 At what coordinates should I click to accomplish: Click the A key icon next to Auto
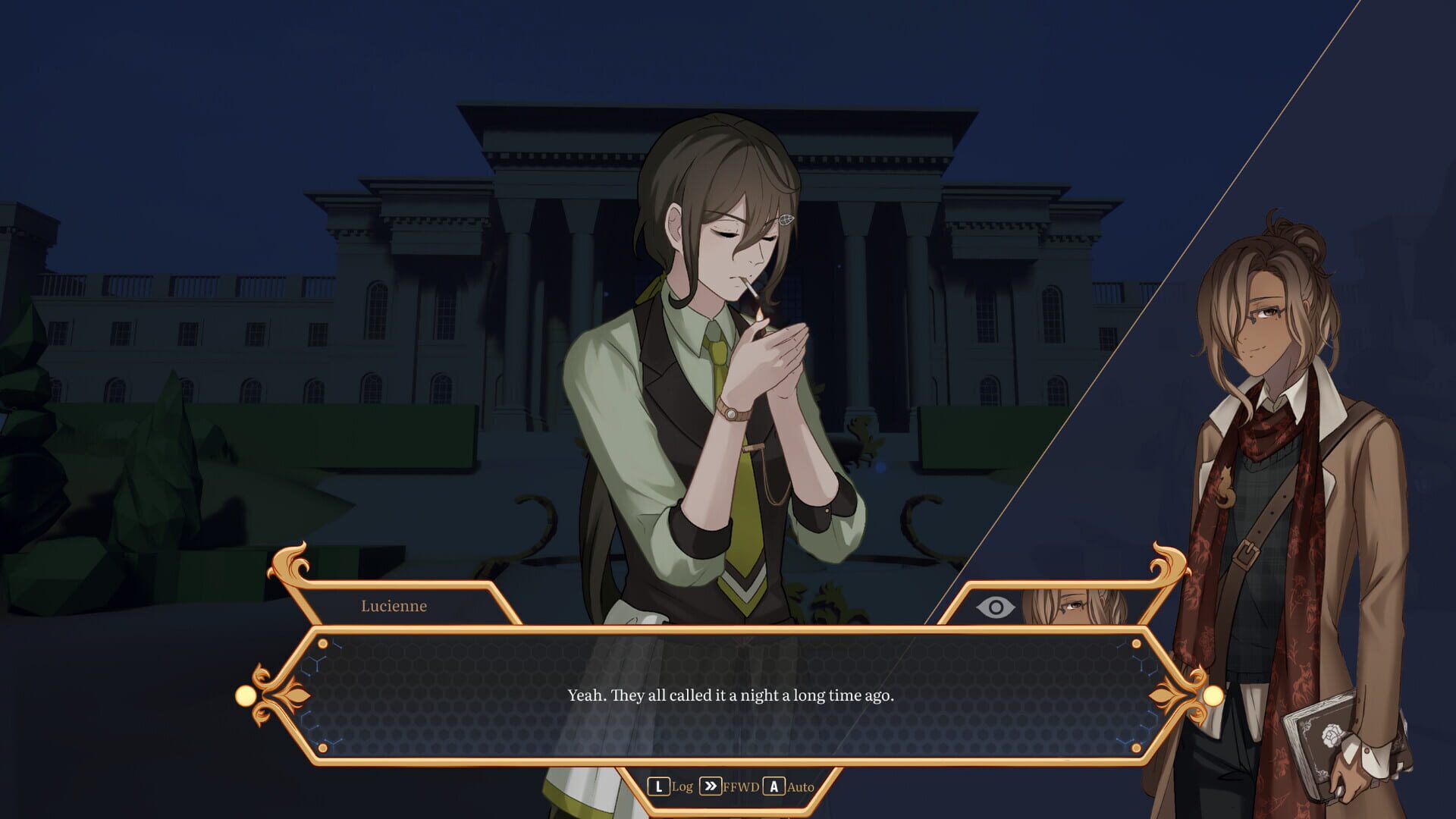coord(773,787)
